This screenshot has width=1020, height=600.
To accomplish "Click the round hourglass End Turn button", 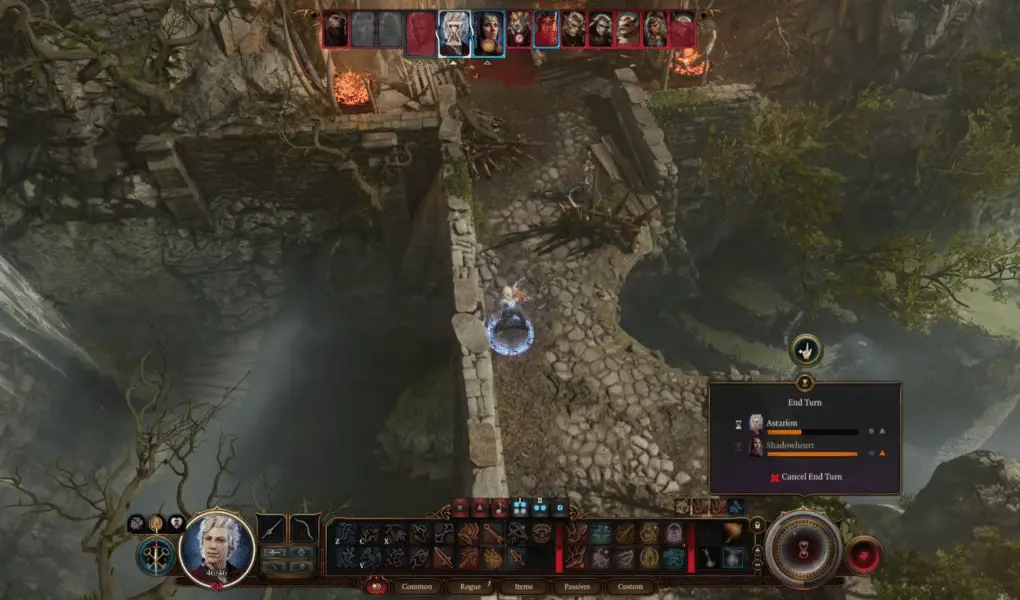I will click(x=803, y=548).
